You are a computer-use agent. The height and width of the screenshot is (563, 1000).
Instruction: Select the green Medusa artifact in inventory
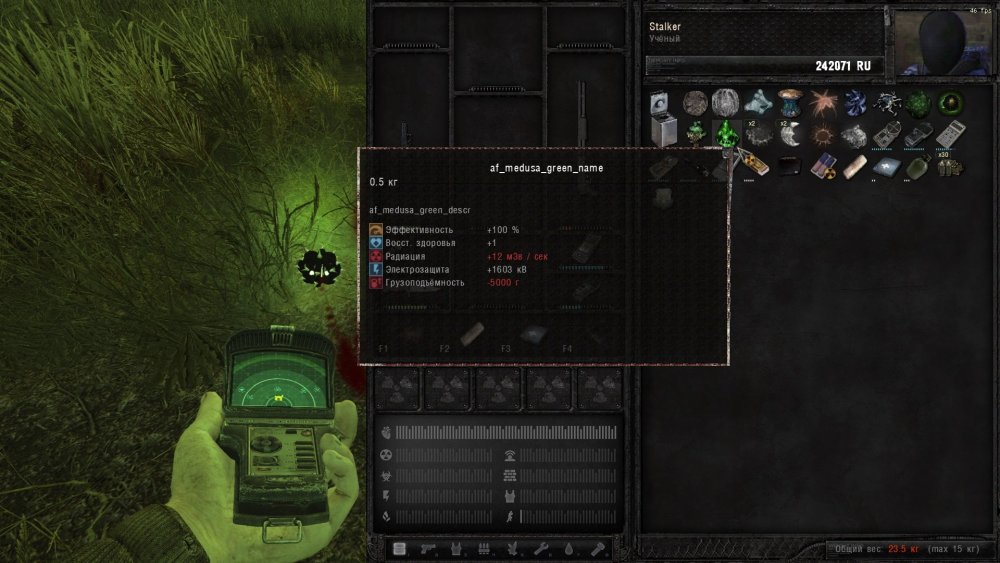(724, 132)
